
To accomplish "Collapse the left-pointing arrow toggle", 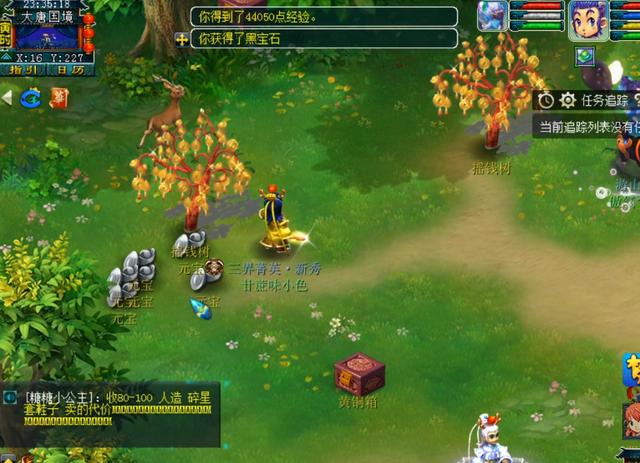I will [7, 98].
